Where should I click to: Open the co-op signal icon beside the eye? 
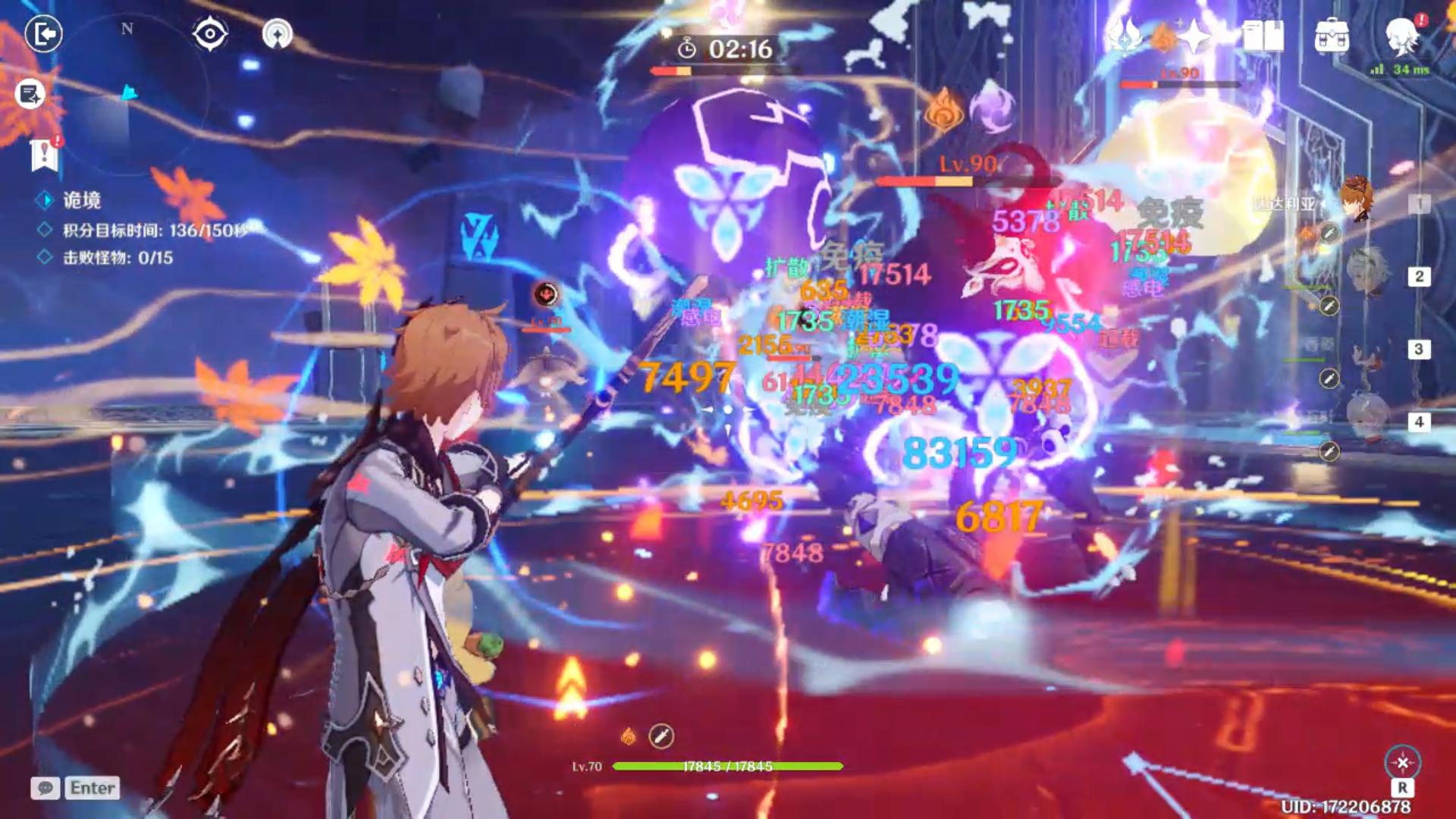(x=277, y=34)
